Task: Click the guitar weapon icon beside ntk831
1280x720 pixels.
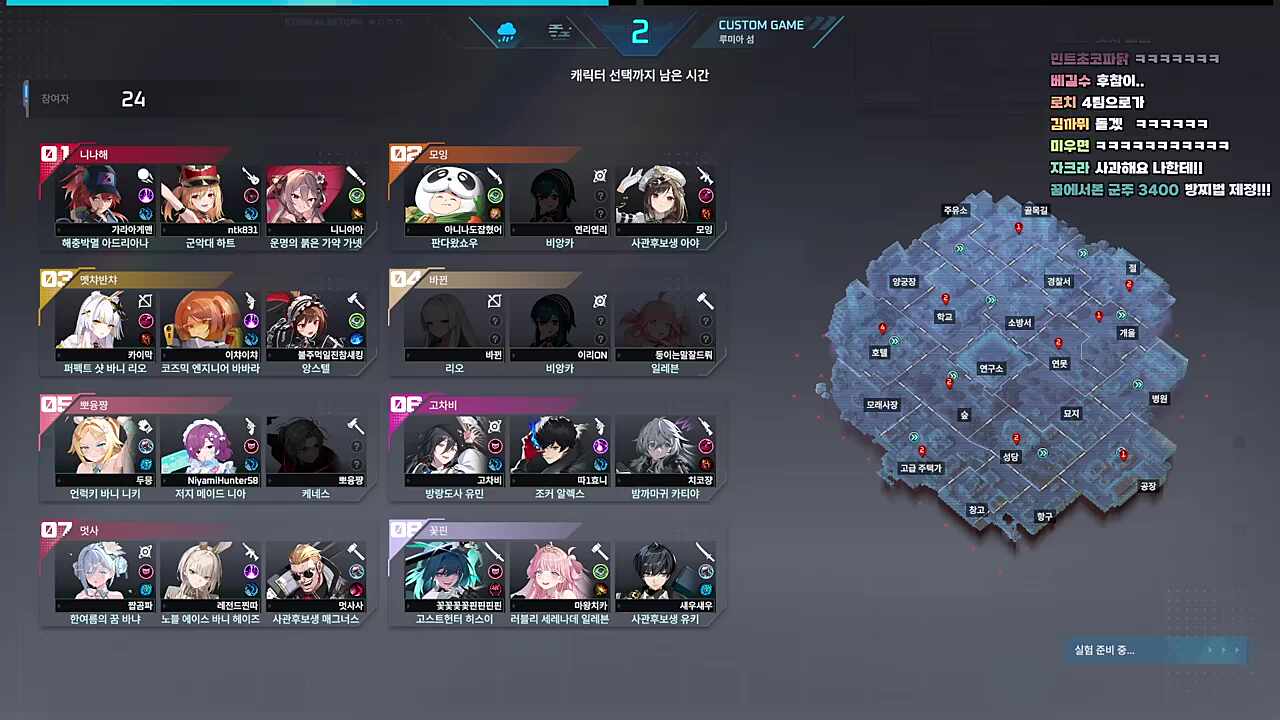Action: (x=251, y=176)
